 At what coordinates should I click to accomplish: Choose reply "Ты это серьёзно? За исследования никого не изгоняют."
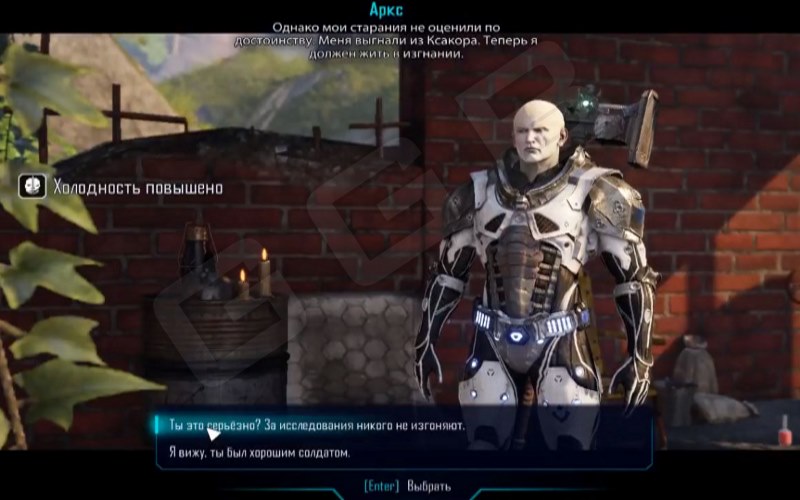coord(311,426)
